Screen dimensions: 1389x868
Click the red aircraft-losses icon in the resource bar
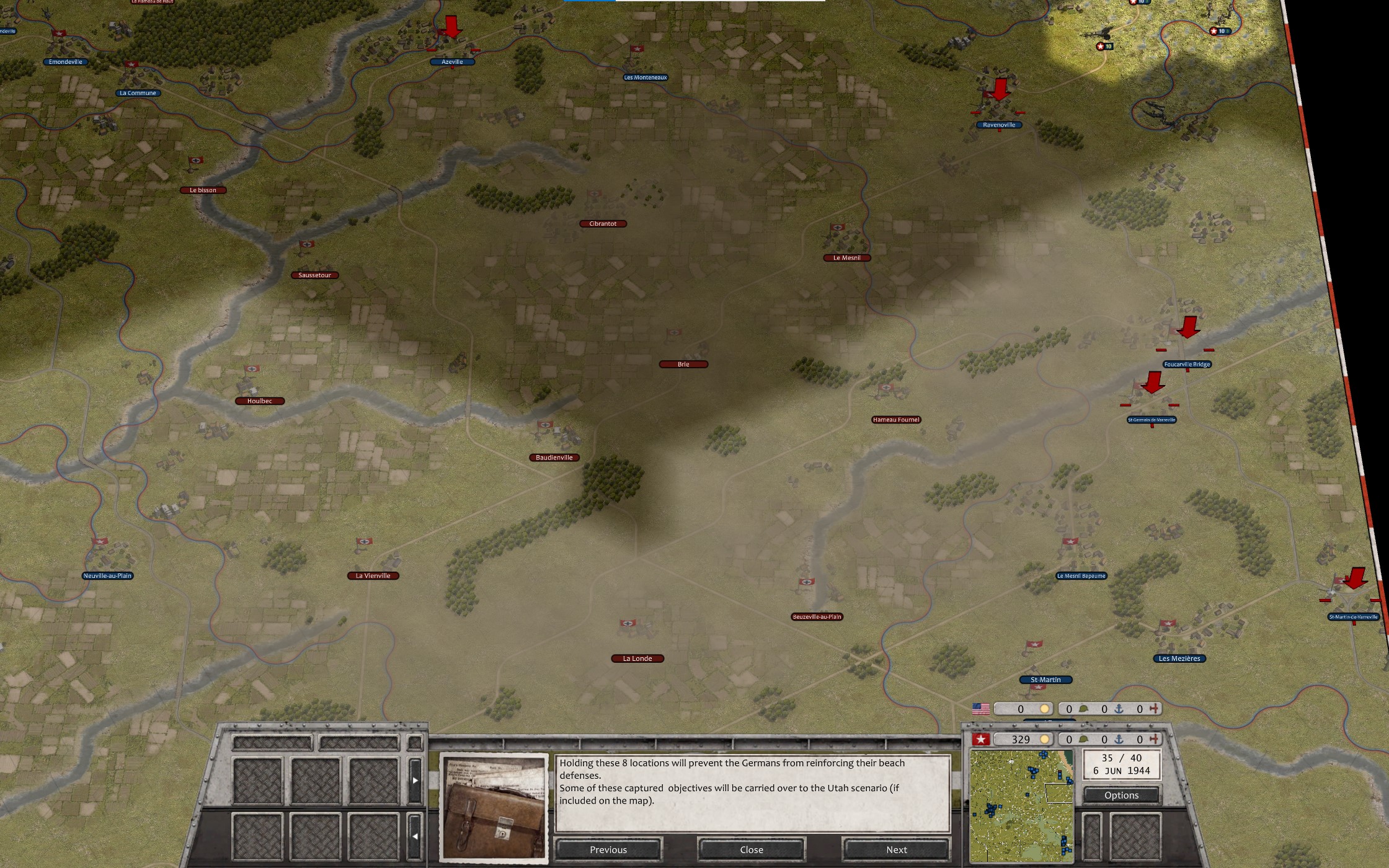1155,739
